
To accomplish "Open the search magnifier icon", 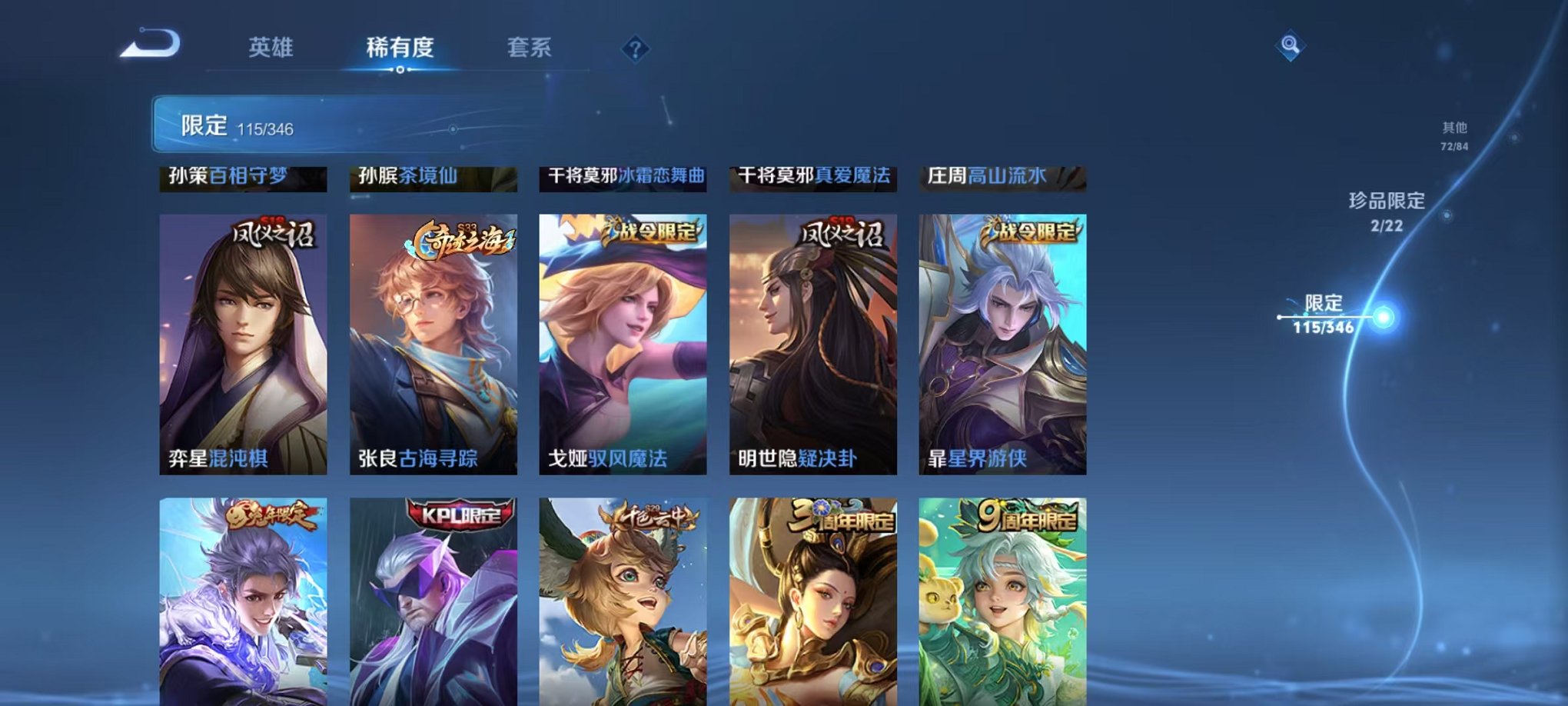I will [x=1291, y=46].
